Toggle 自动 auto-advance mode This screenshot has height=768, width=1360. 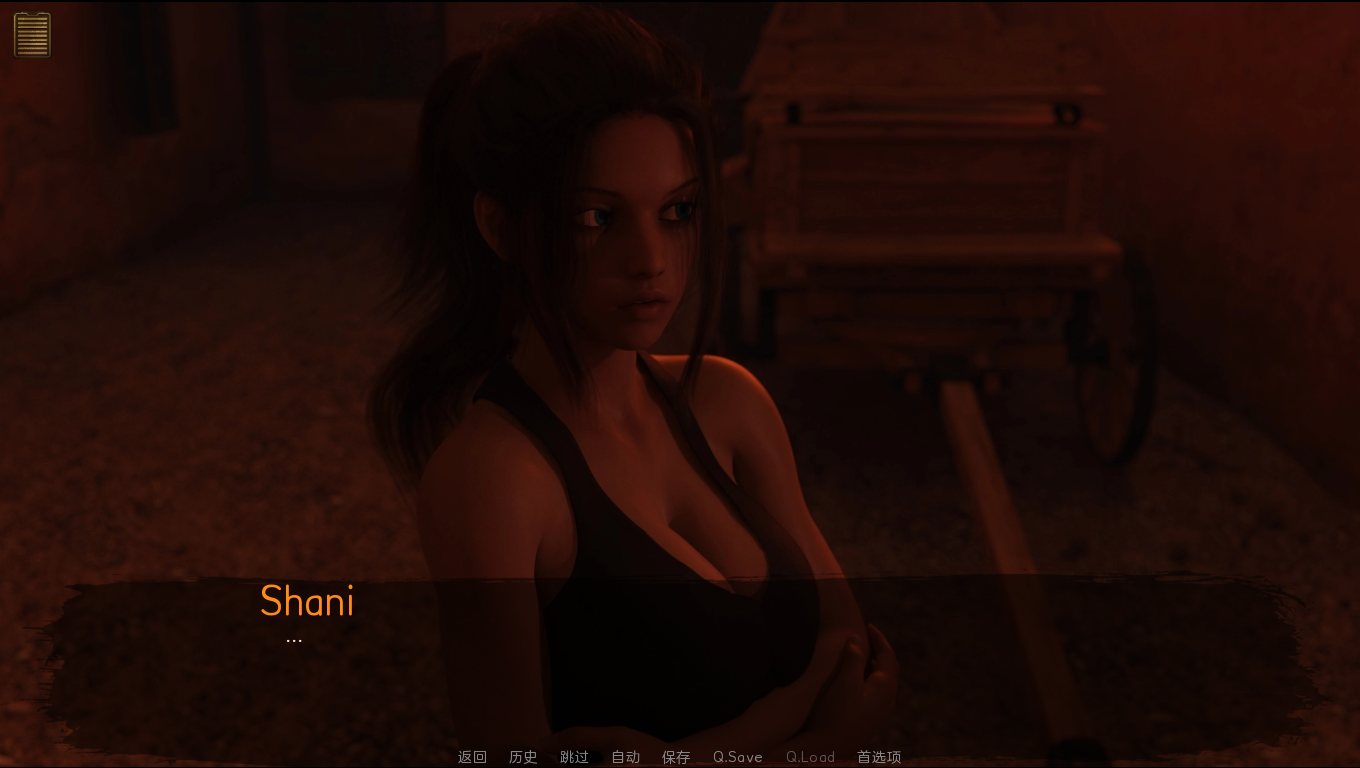(625, 757)
